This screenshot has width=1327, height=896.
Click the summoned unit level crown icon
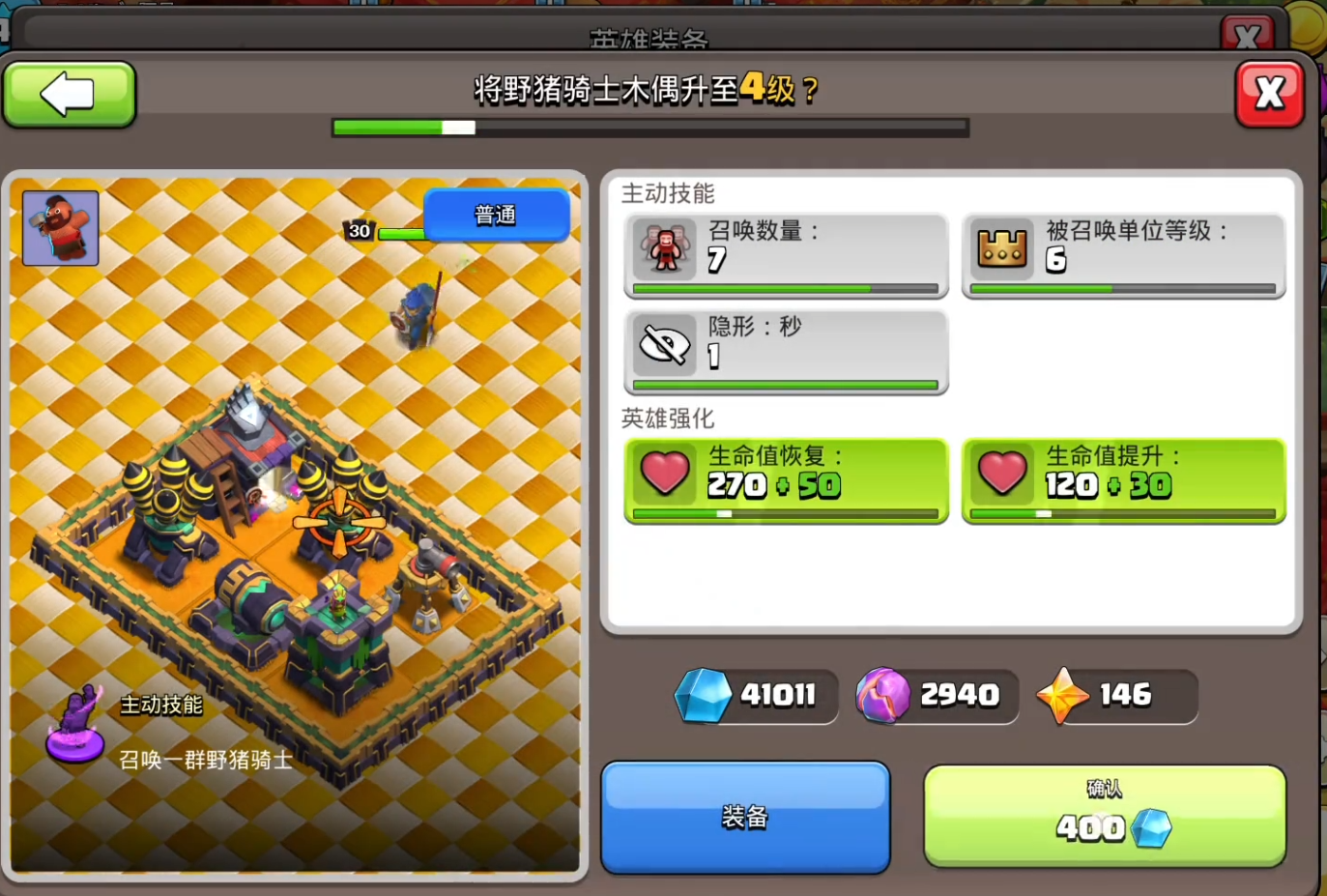(1002, 247)
